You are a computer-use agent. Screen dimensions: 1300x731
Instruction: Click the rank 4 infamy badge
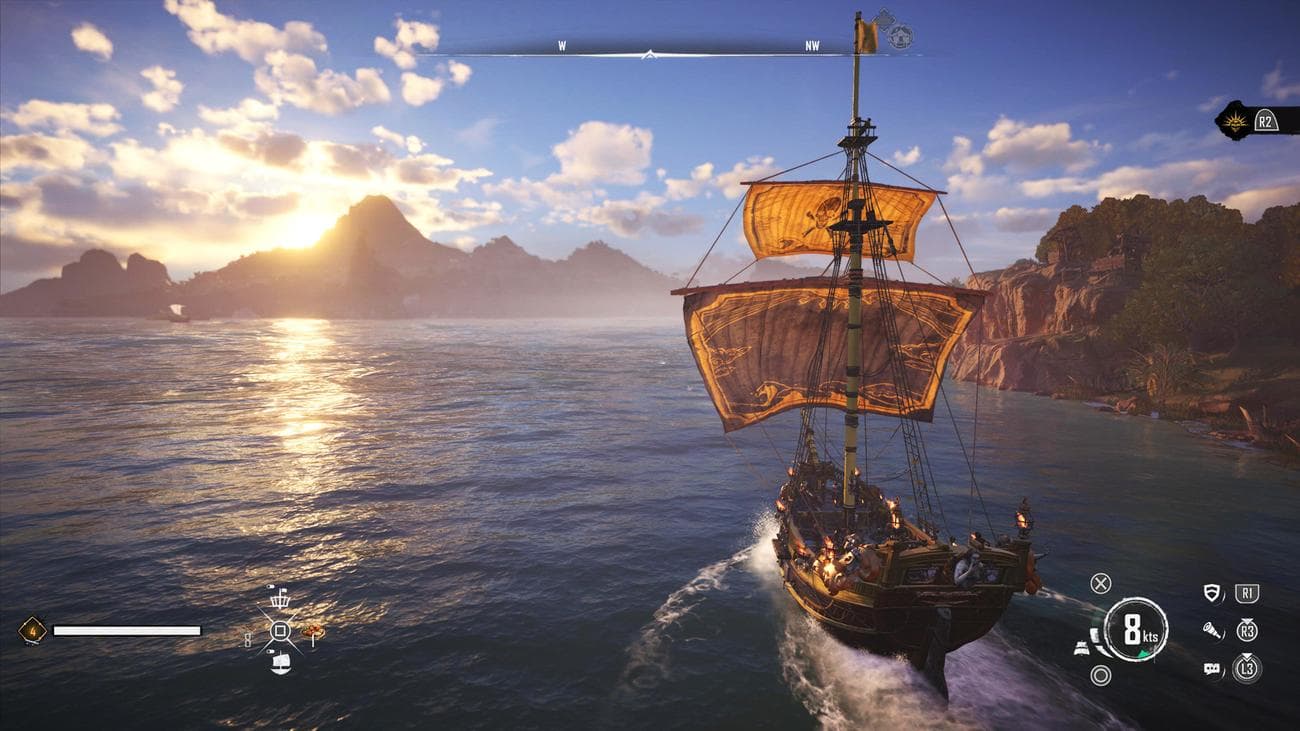pos(32,630)
